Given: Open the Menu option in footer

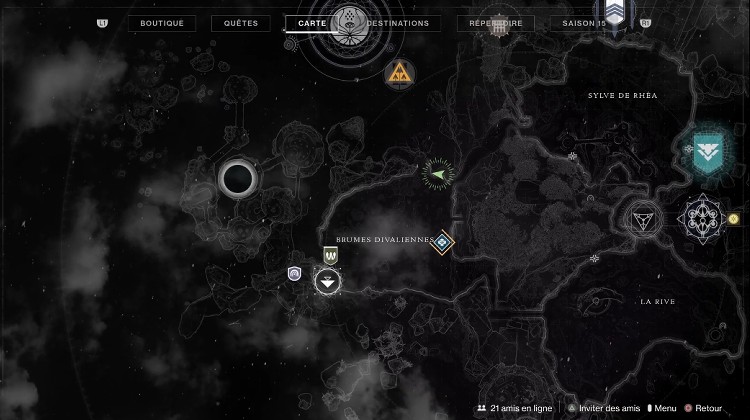Looking at the screenshot, I should [x=660, y=408].
